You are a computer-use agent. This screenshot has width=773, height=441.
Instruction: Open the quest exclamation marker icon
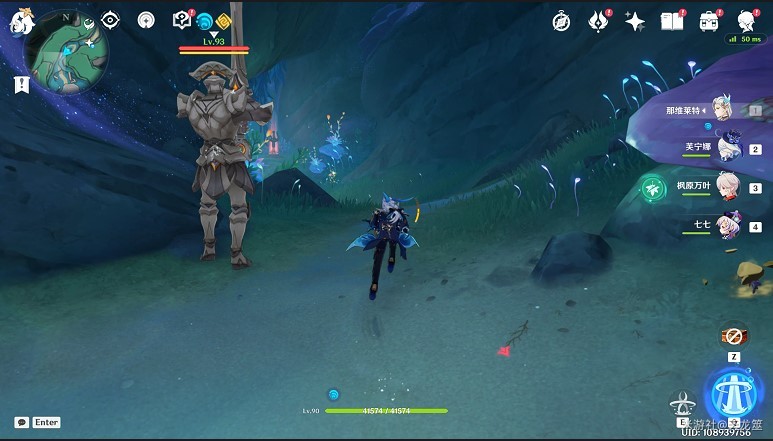21,85
